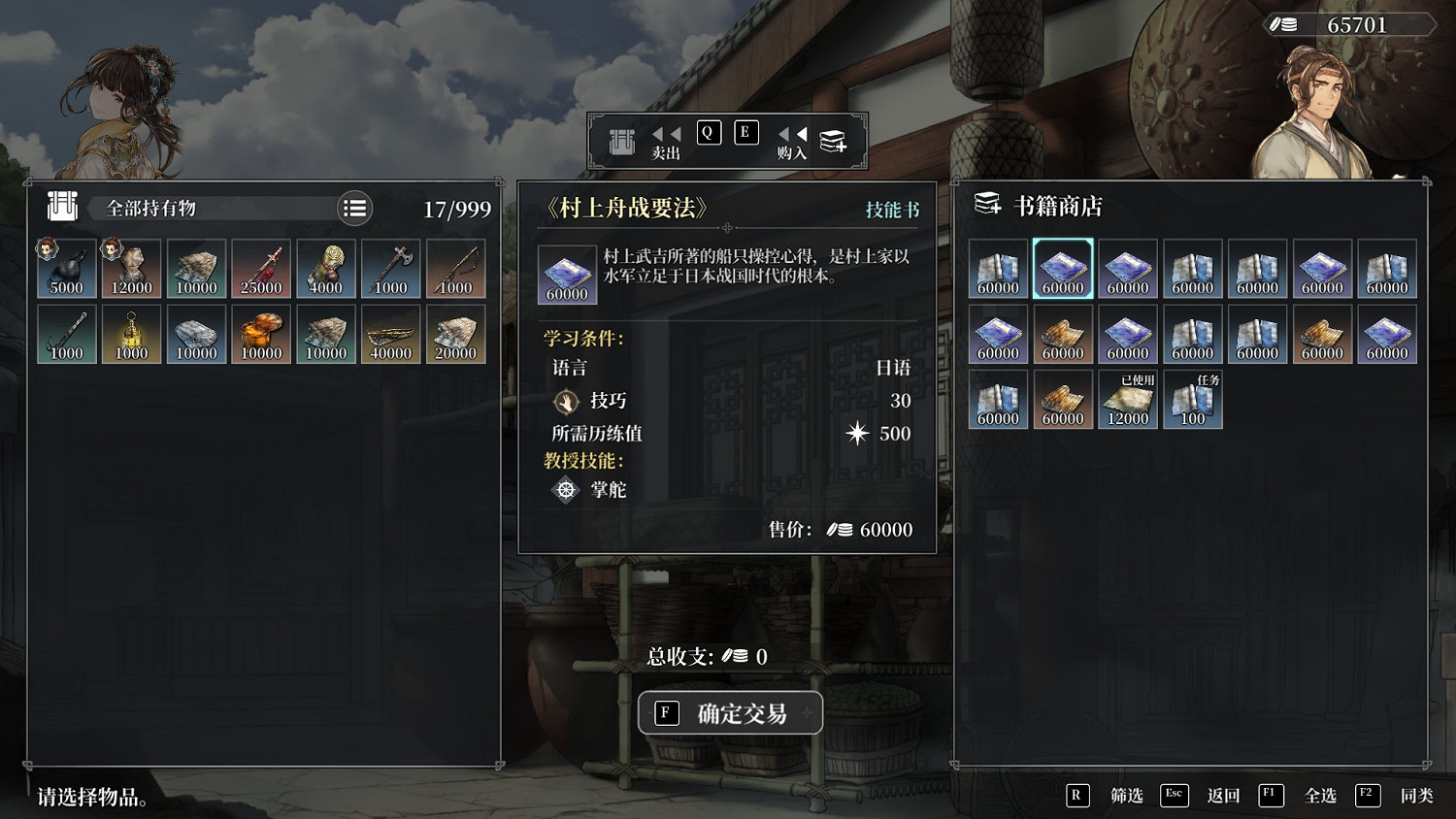
Task: Select the red sword item priced 25000
Action: (261, 267)
